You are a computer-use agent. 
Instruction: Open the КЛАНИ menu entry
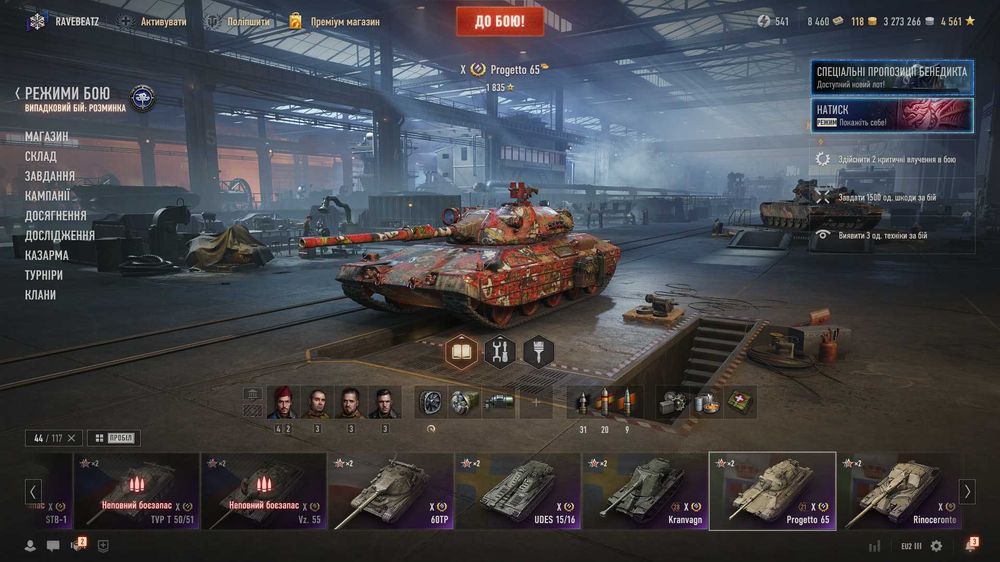41,295
